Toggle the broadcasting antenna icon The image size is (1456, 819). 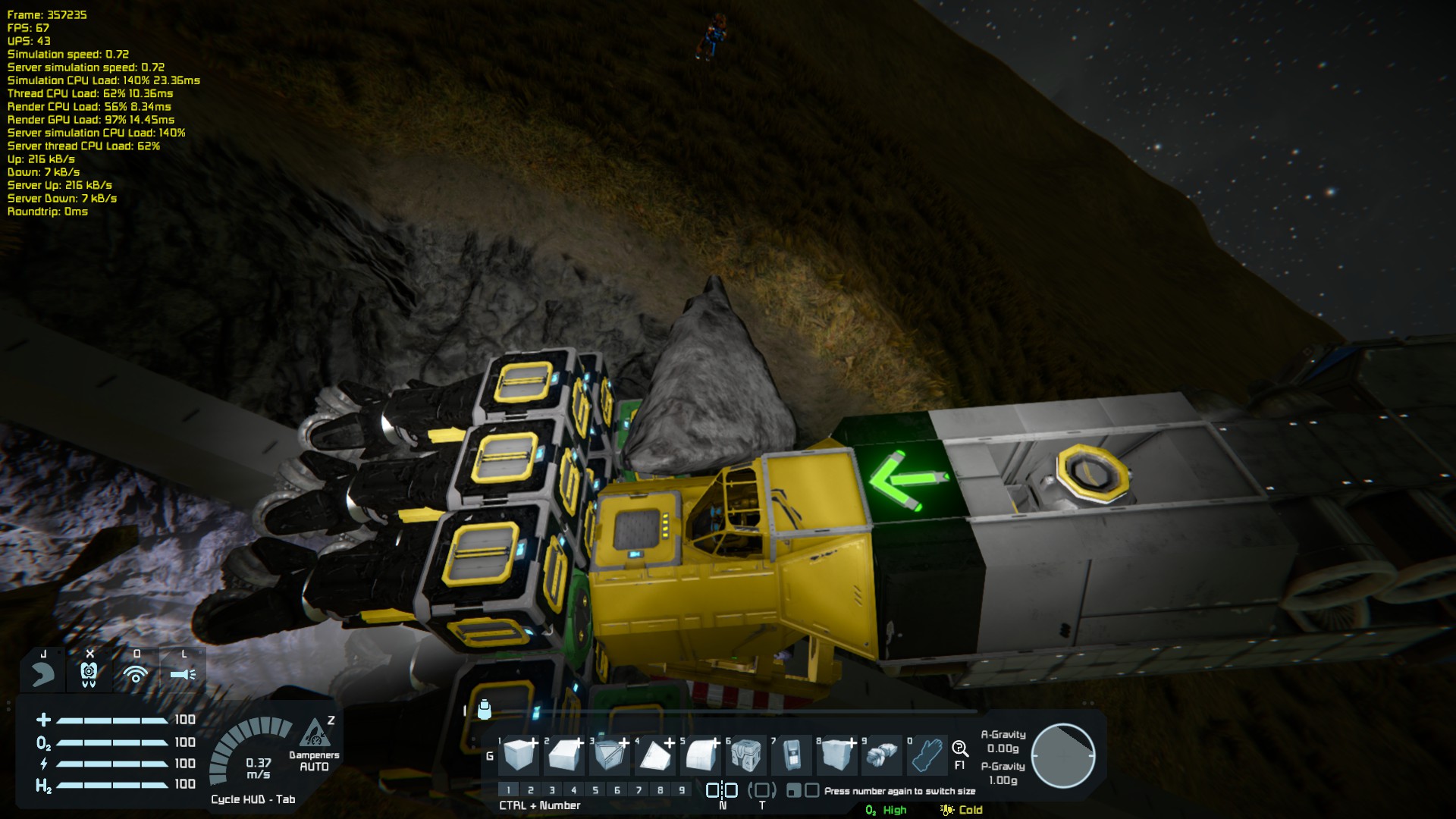coord(136,673)
